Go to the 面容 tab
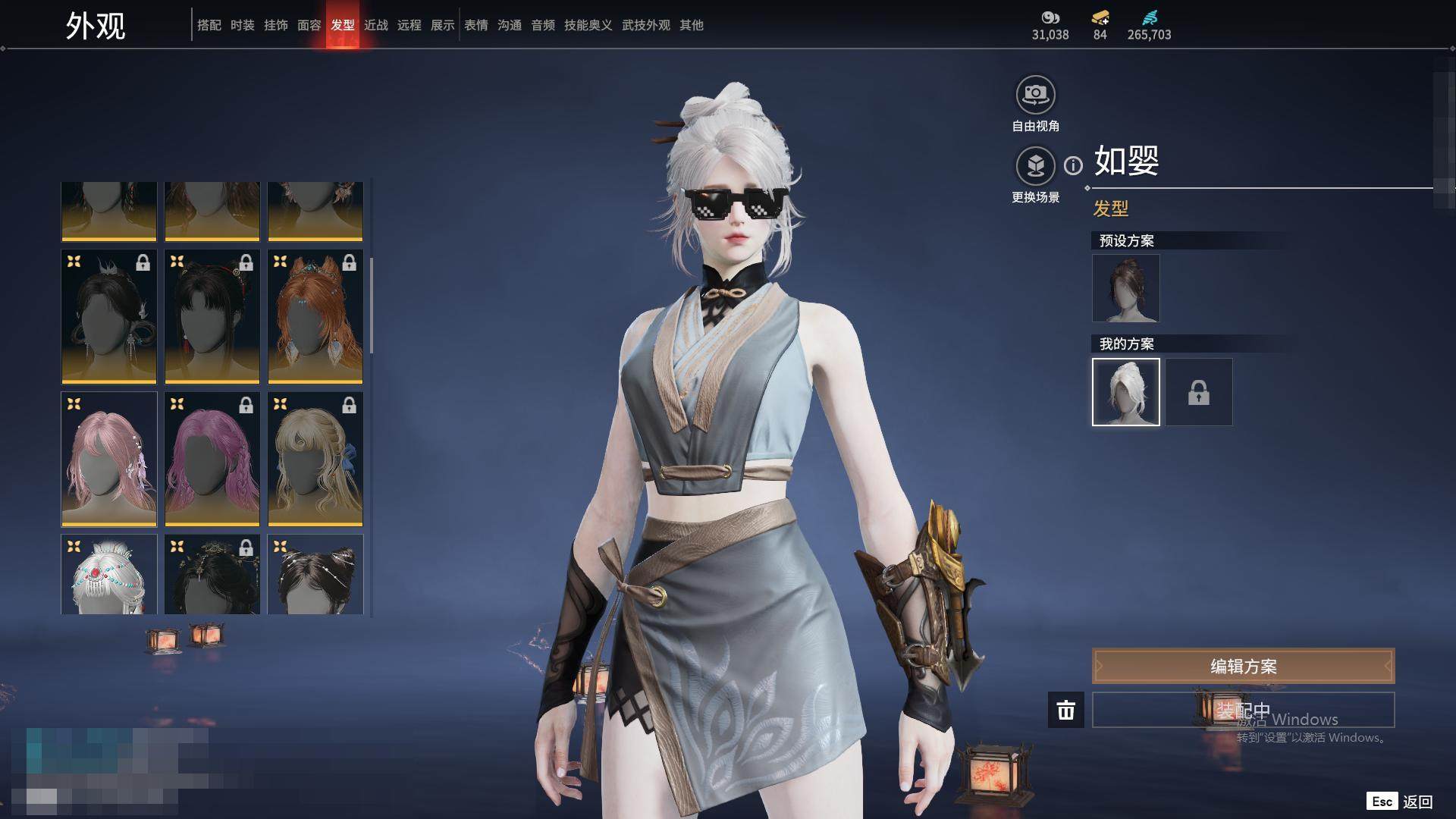Screen dimensions: 1456x819 coord(309,25)
